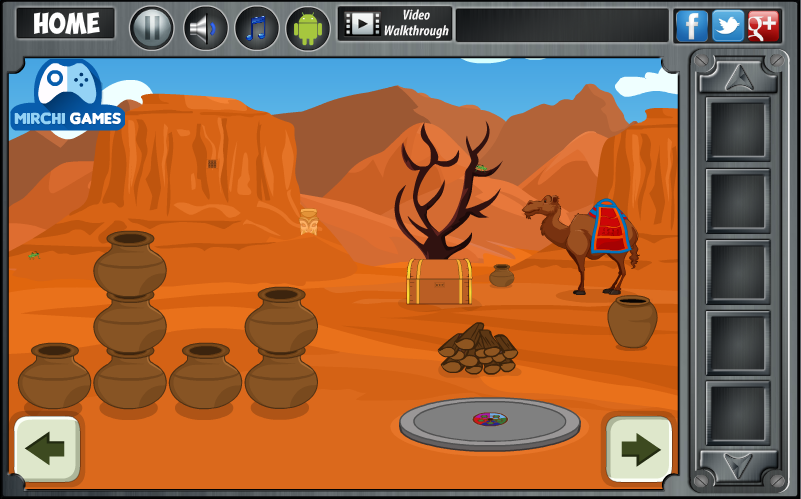
Task: Click the Google Plus button
Action: click(x=763, y=26)
